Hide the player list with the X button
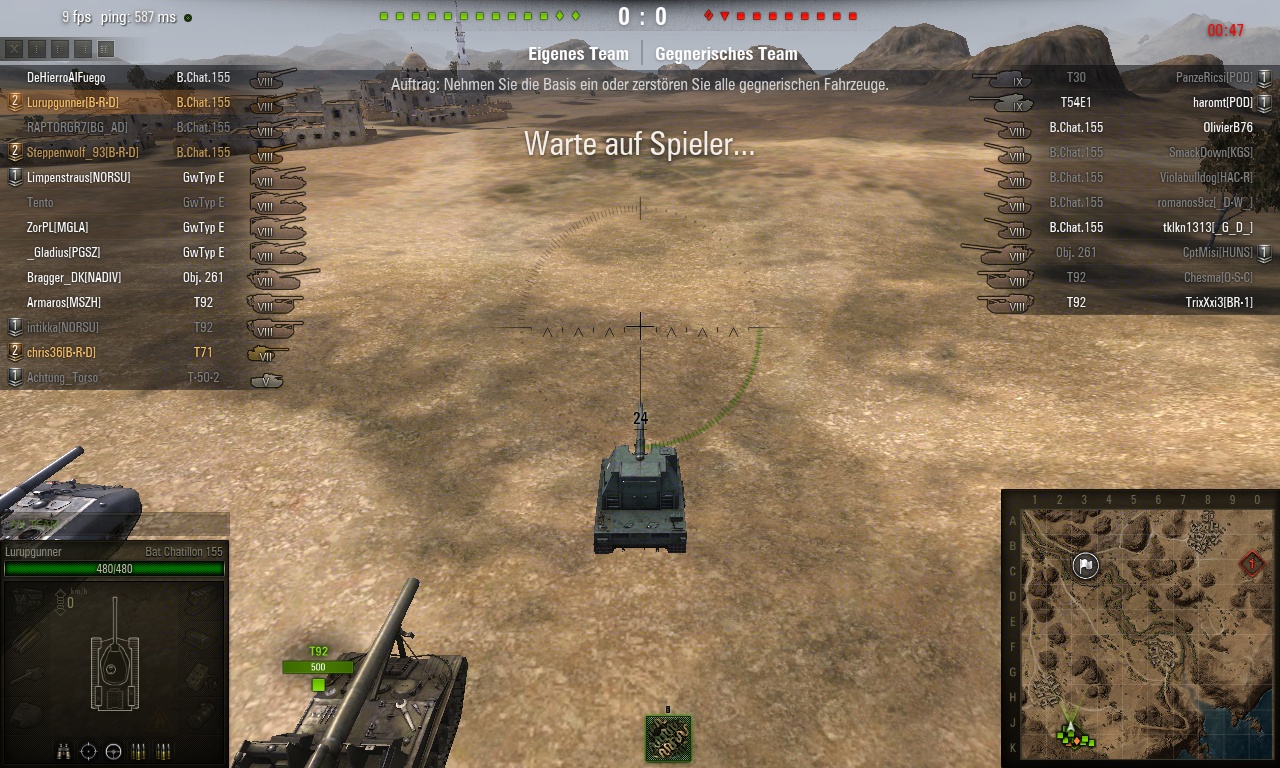 click(x=14, y=48)
